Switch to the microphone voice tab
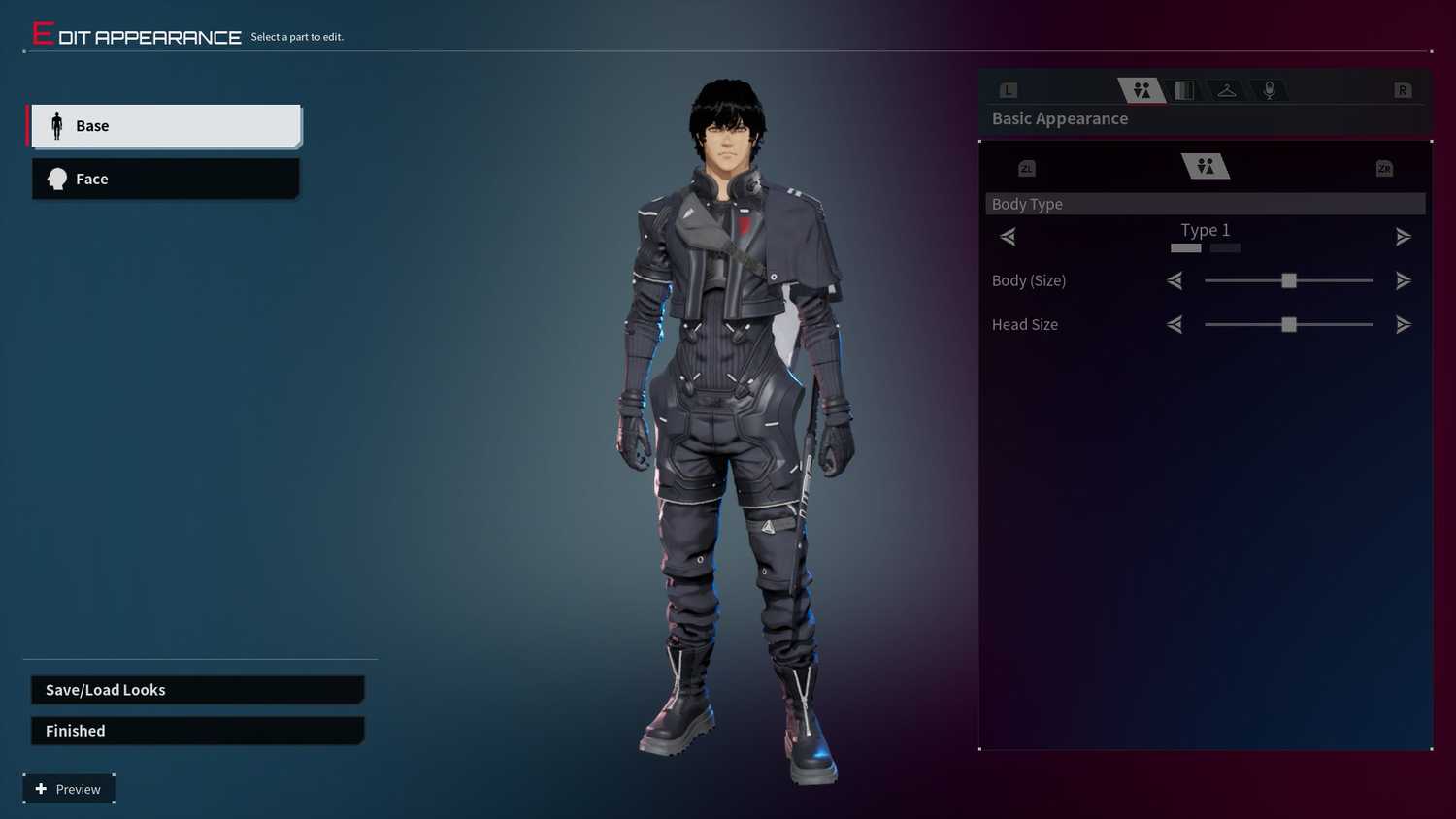This screenshot has width=1456, height=819. pos(1269,90)
